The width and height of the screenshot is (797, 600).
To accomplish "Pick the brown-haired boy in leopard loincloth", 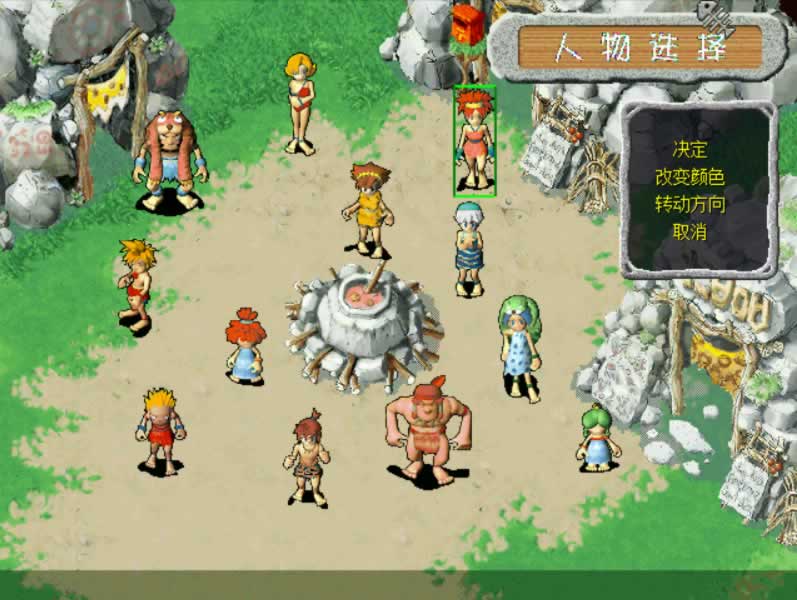I will point(308,457).
